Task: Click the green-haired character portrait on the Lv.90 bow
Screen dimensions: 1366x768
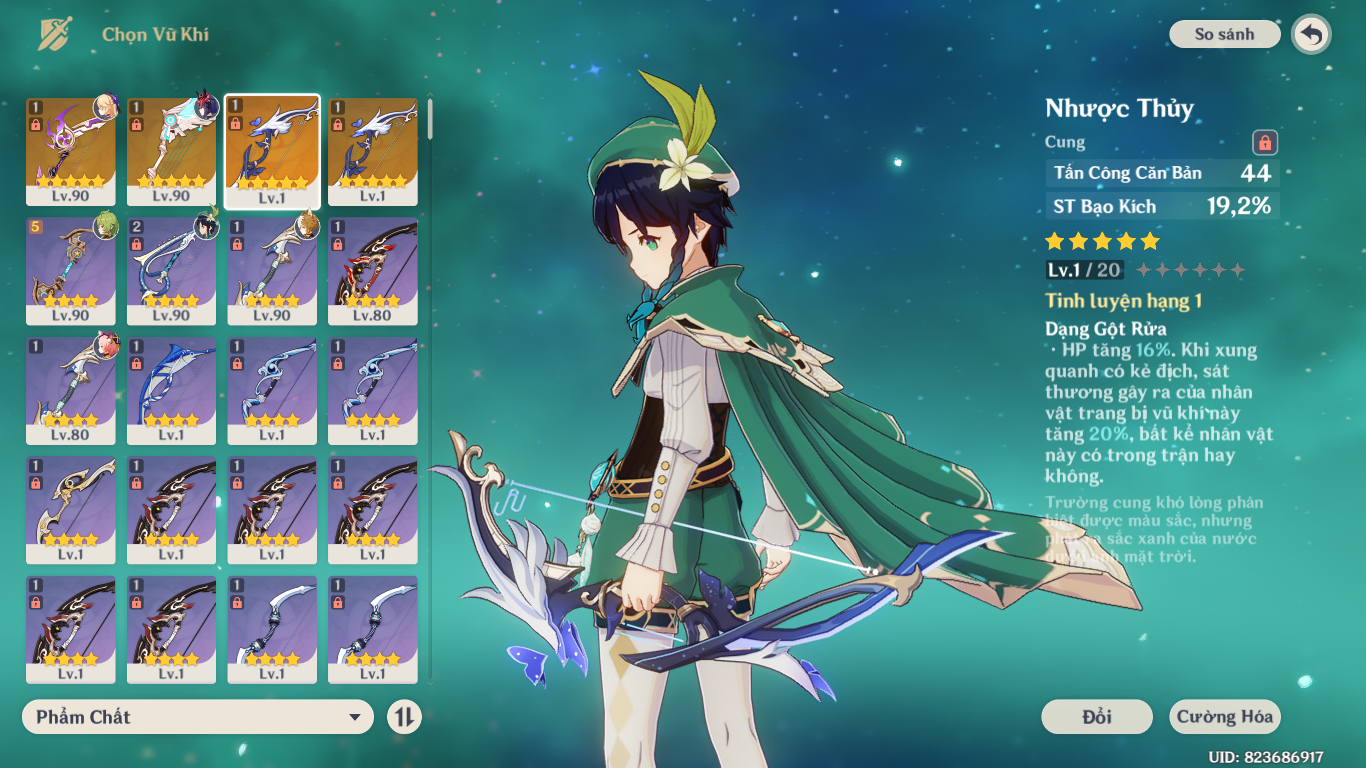Action: 105,227
